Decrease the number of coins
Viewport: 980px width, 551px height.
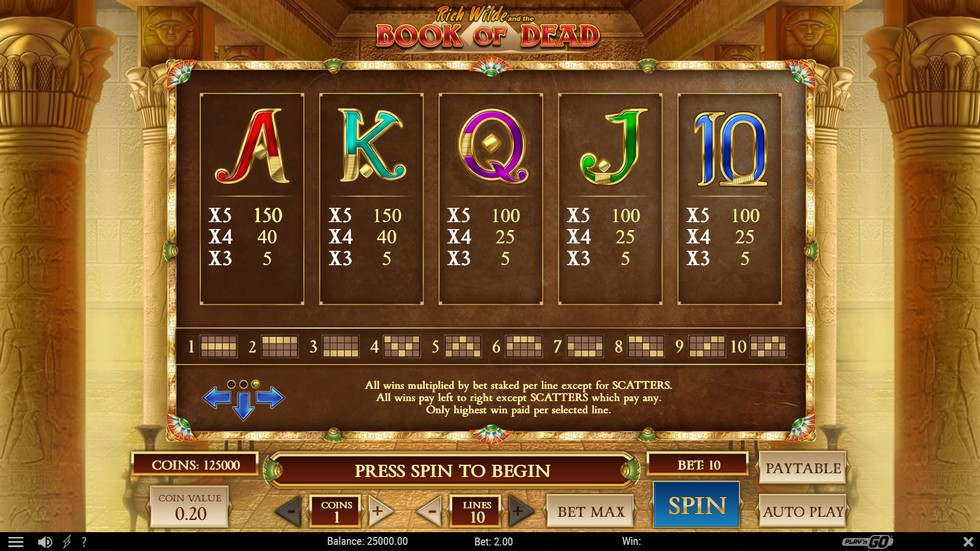point(288,511)
